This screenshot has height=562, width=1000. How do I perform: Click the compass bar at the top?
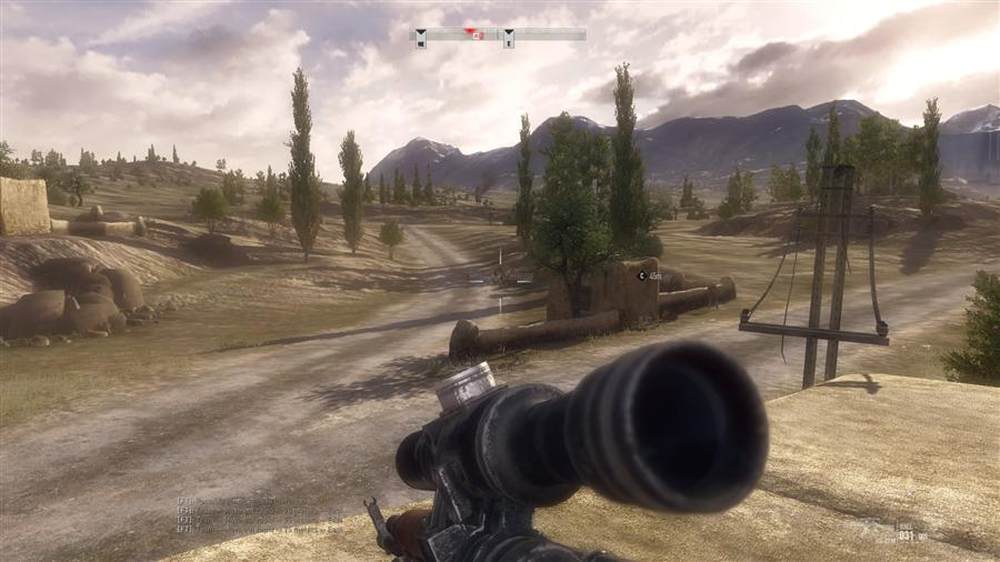tap(500, 35)
